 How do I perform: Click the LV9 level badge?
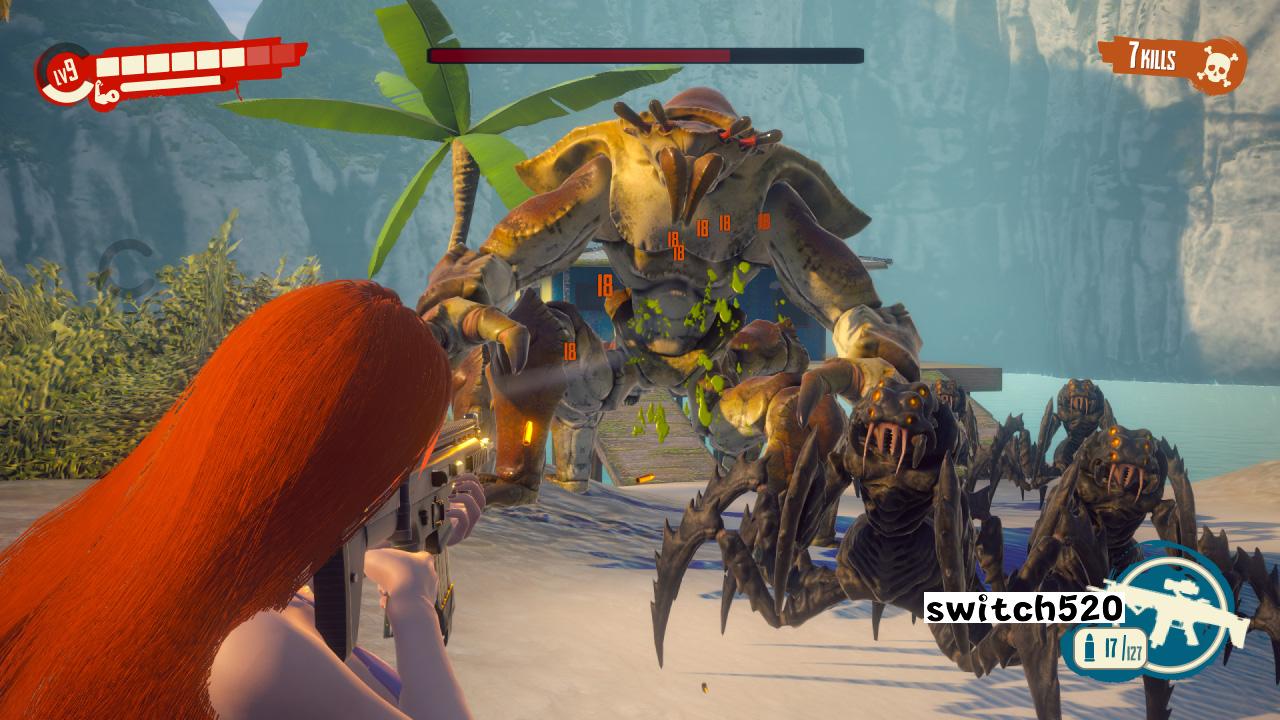click(62, 72)
